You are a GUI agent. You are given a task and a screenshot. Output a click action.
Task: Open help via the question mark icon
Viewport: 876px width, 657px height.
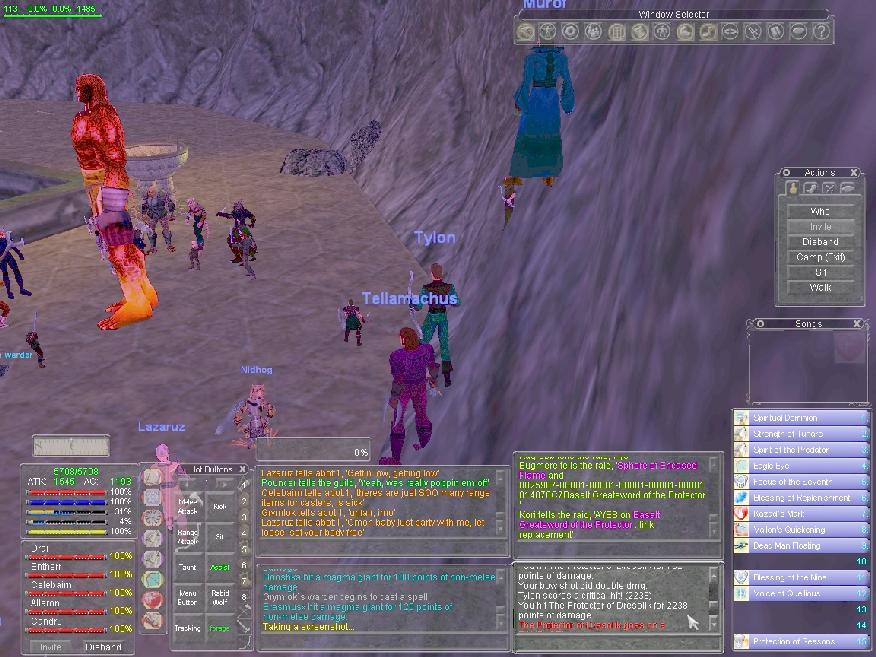(x=821, y=32)
